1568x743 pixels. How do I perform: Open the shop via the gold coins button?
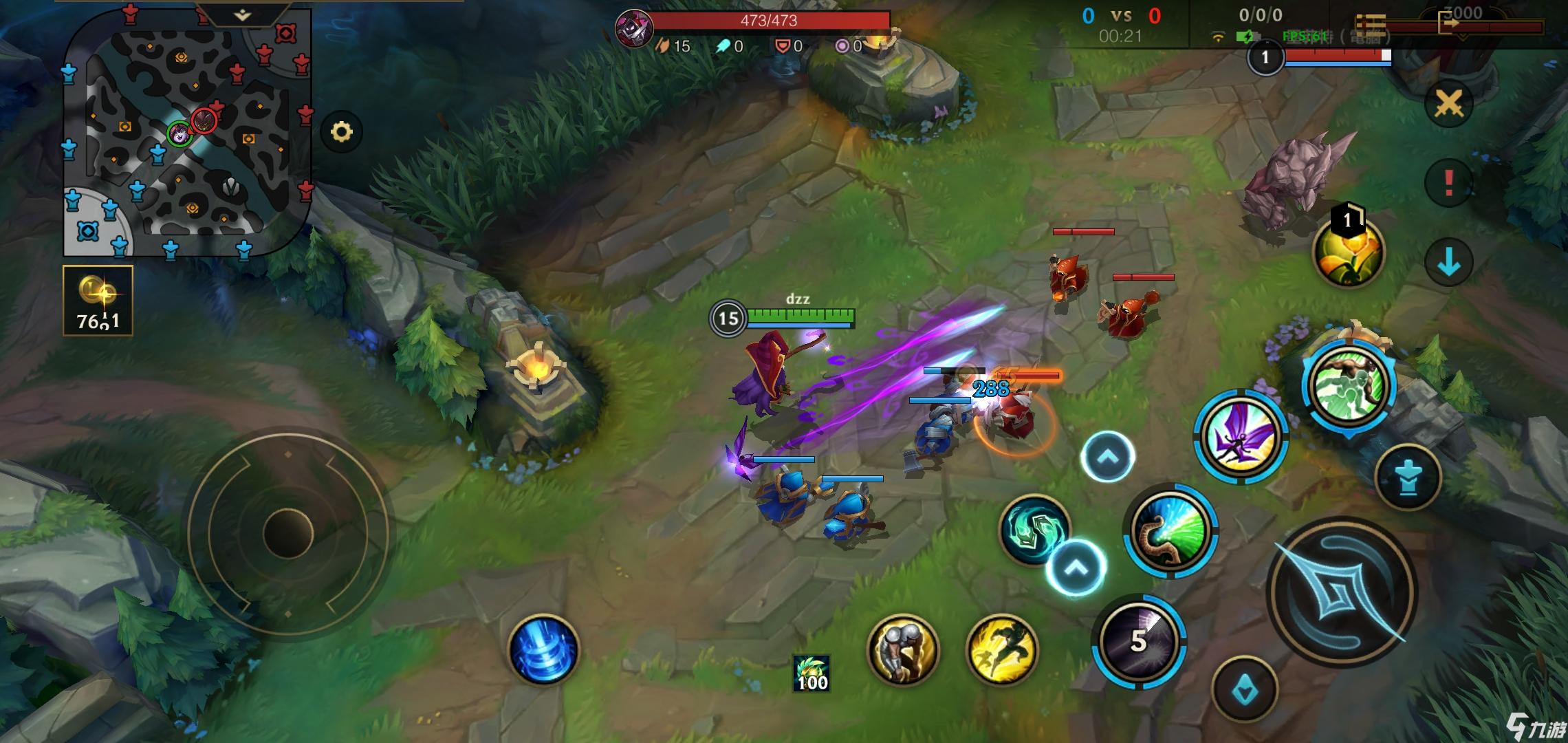(98, 301)
